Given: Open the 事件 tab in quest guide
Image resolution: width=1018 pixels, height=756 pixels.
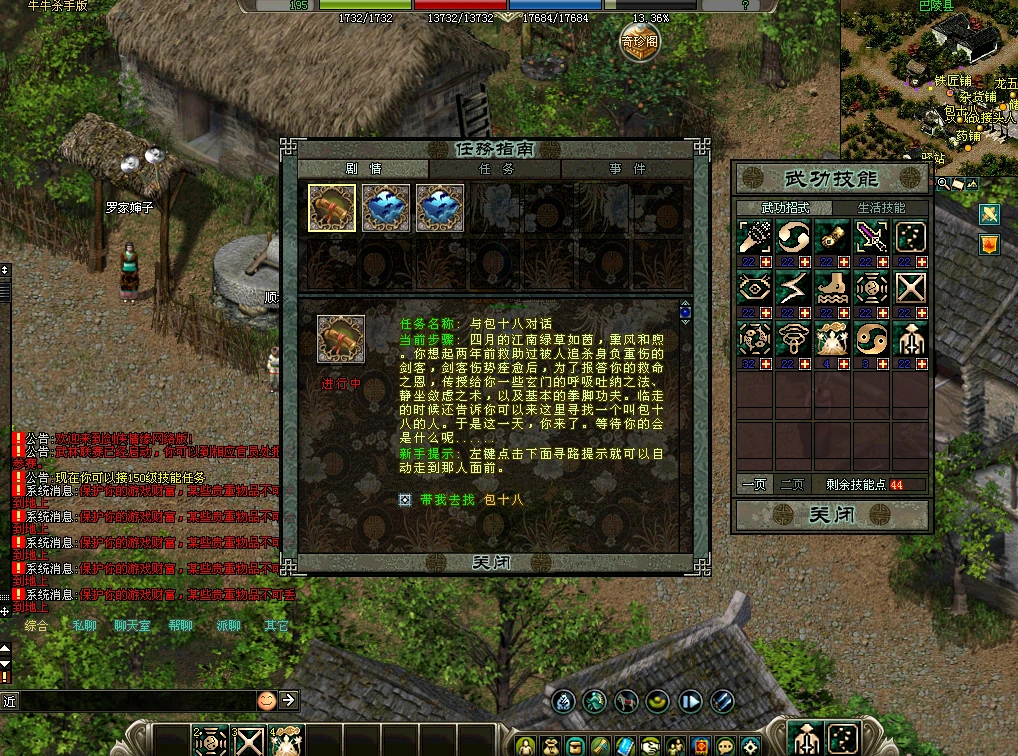Looking at the screenshot, I should (627, 170).
